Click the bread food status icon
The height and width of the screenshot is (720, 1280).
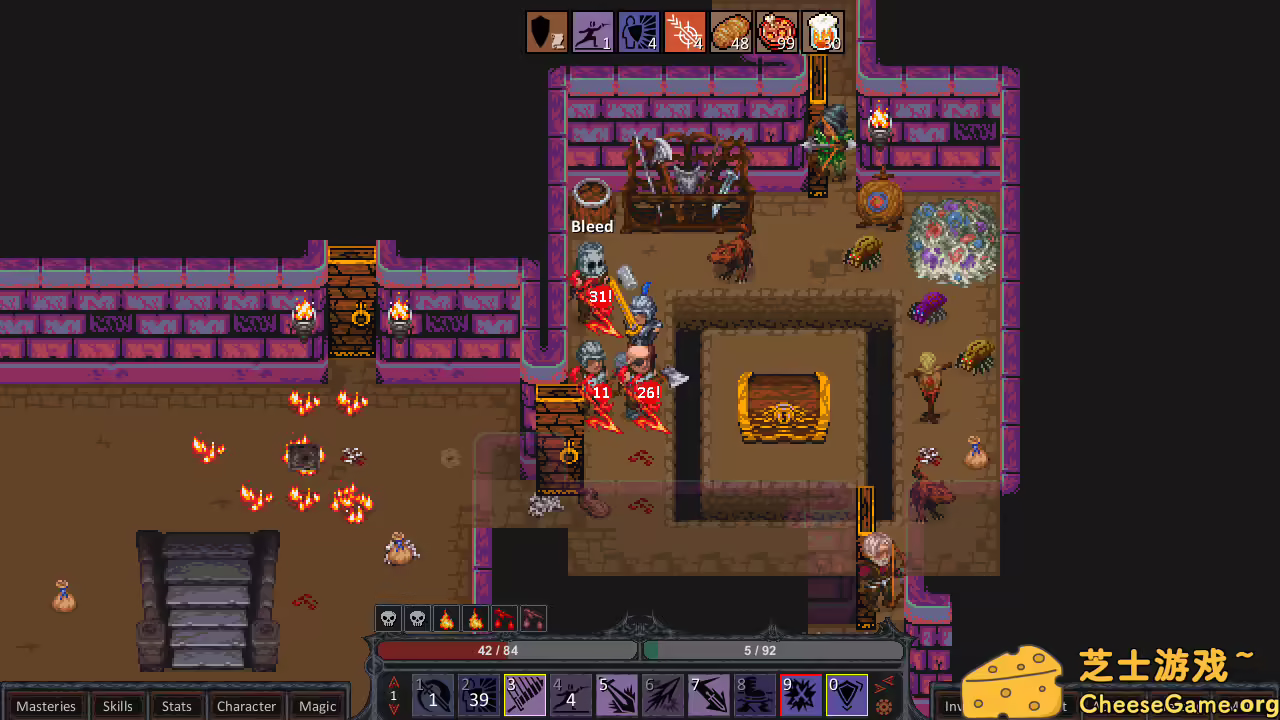[x=731, y=32]
